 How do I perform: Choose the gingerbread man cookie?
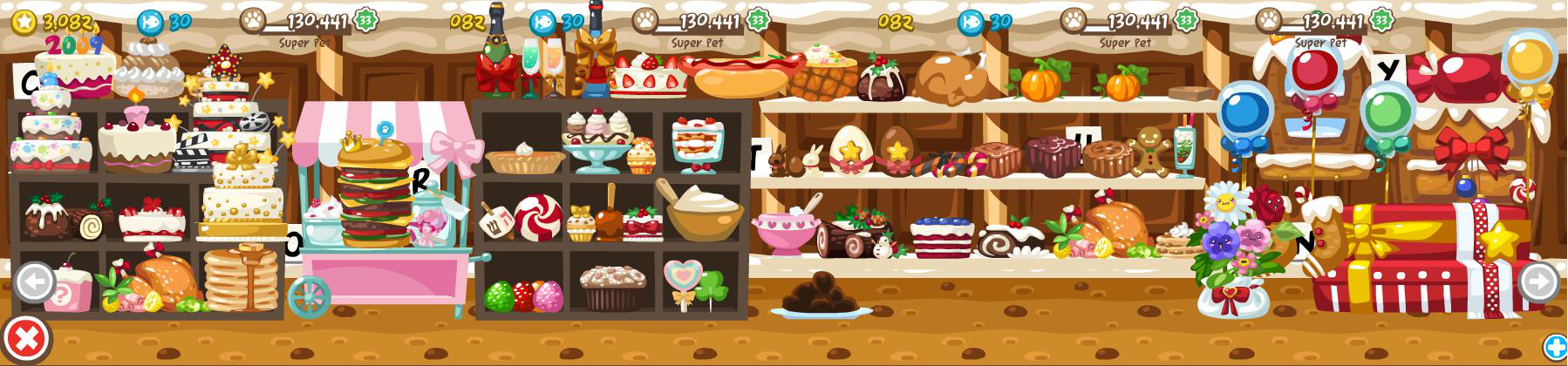pos(1148,150)
